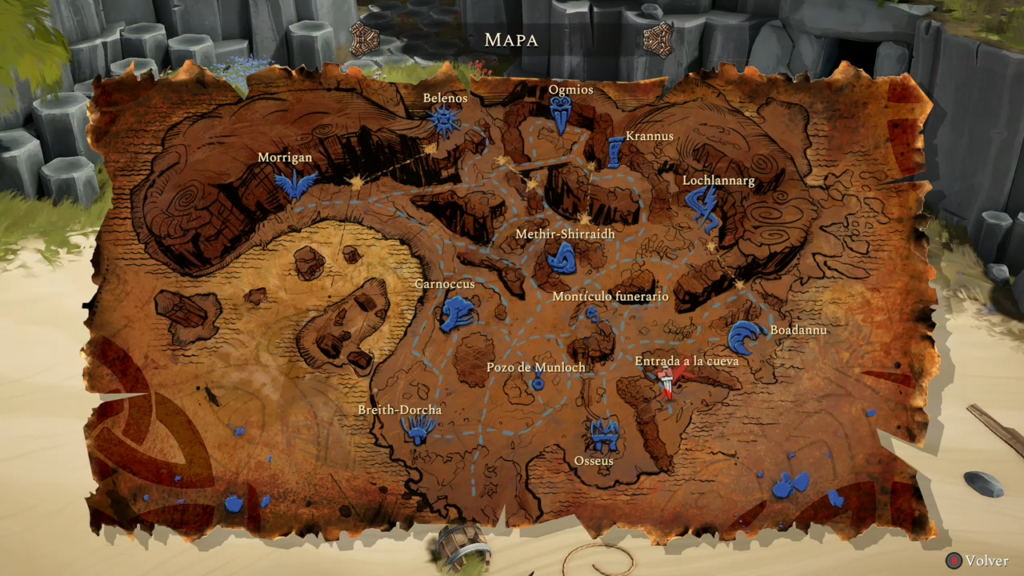Click the Celtic knot right of Mapa
The image size is (1024, 576).
point(659,39)
